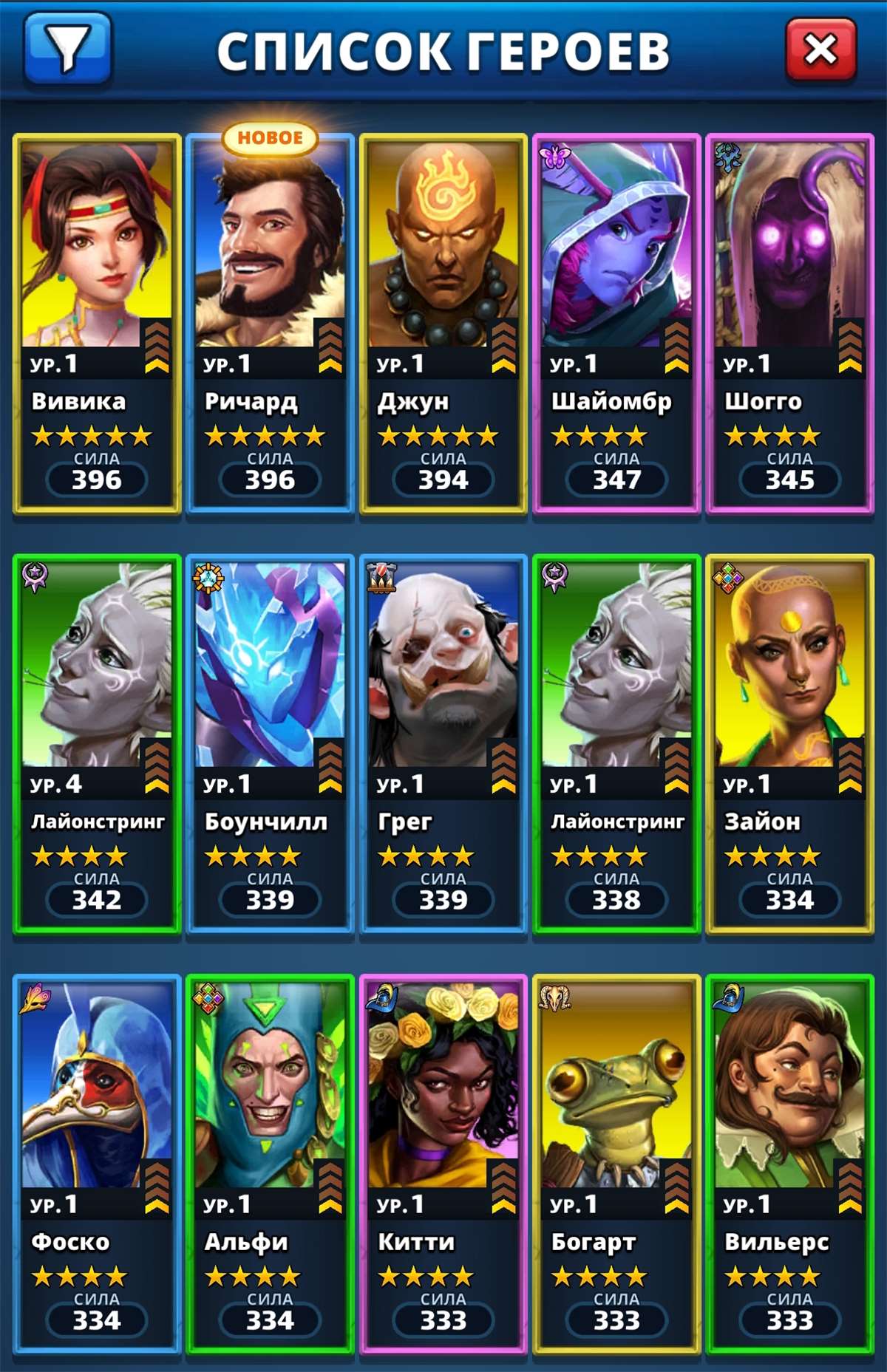
Task: Pick the Шогго hero card
Action: pyautogui.click(x=789, y=323)
